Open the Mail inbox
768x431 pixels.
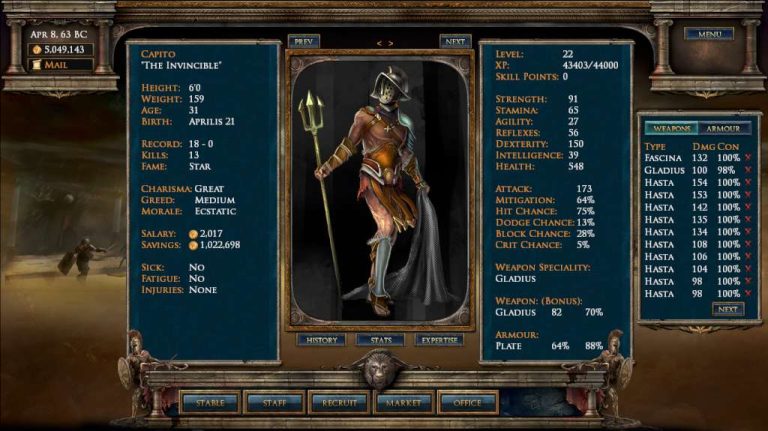click(61, 65)
